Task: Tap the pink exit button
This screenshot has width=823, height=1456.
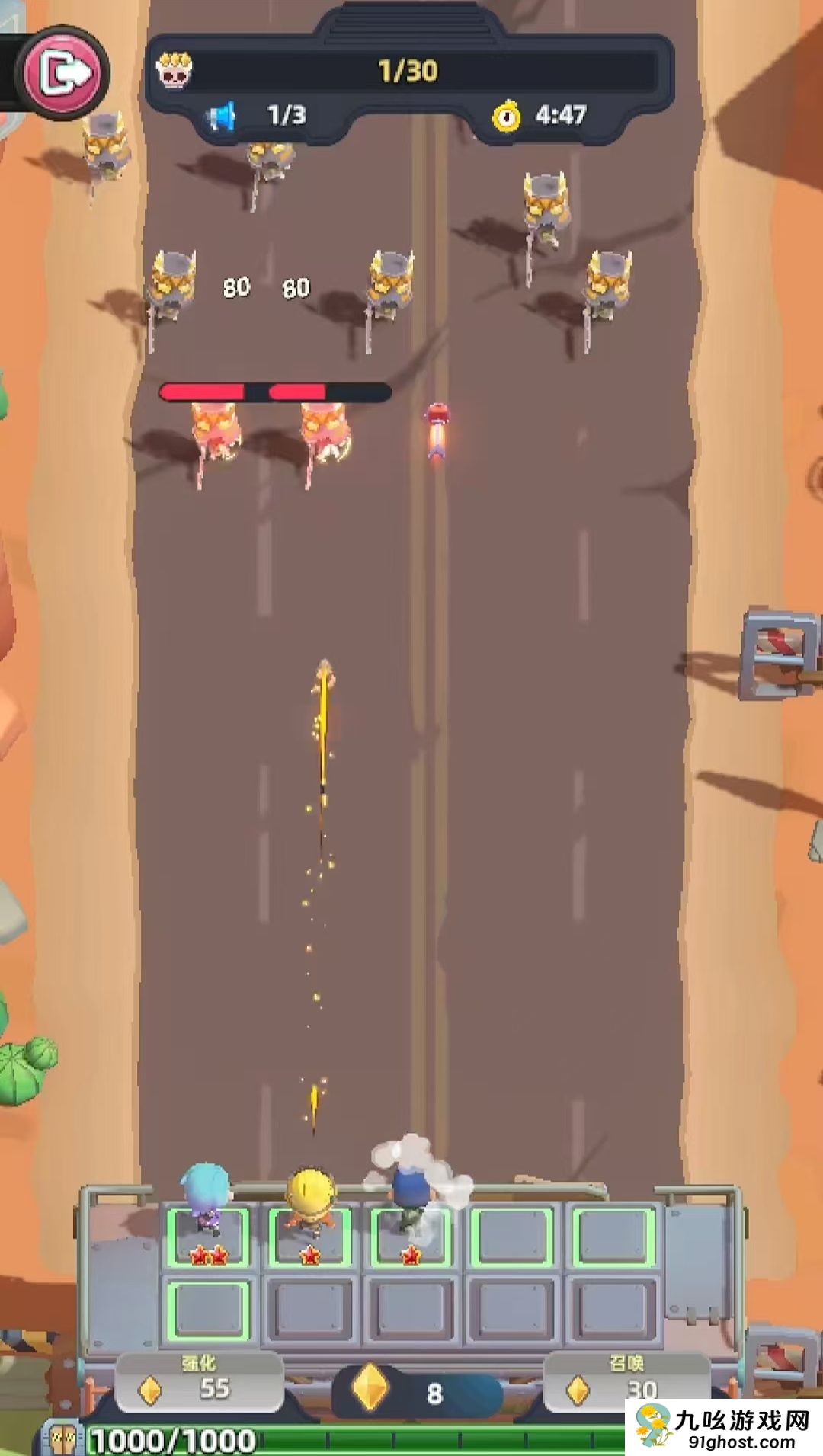Action: [x=64, y=73]
